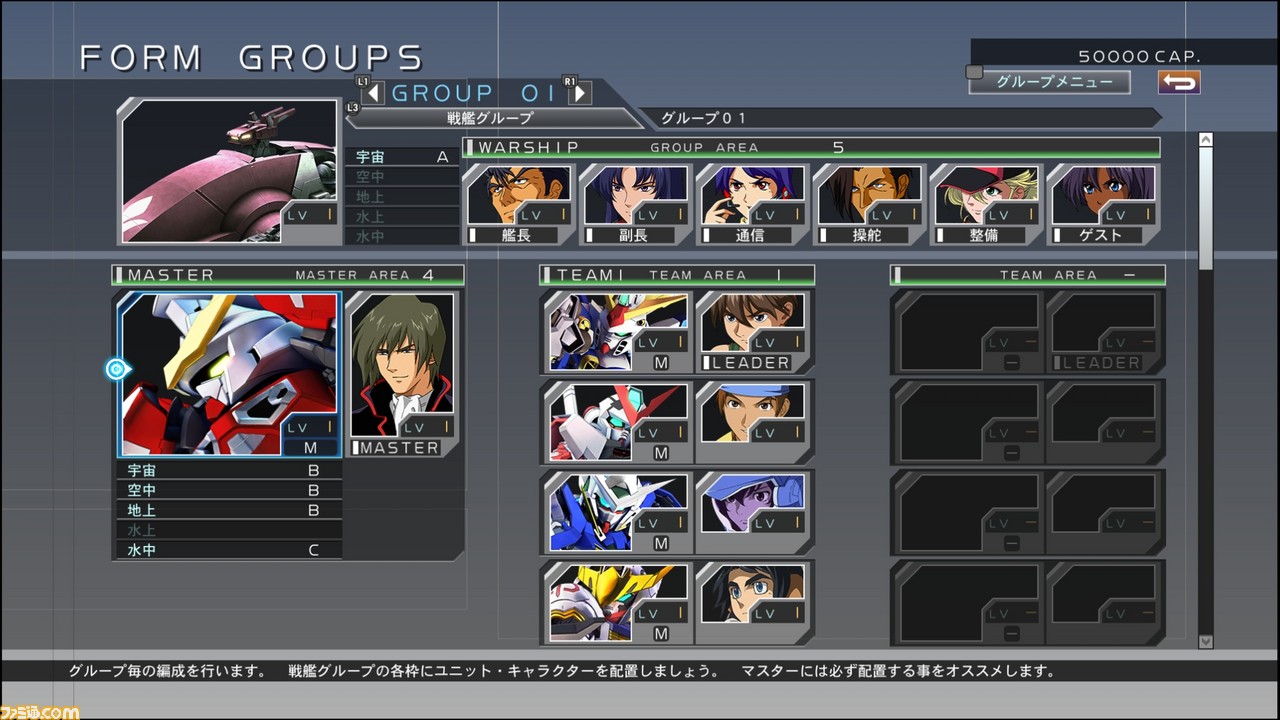Switch to the next group arrow
The image size is (1280, 720).
[x=579, y=93]
